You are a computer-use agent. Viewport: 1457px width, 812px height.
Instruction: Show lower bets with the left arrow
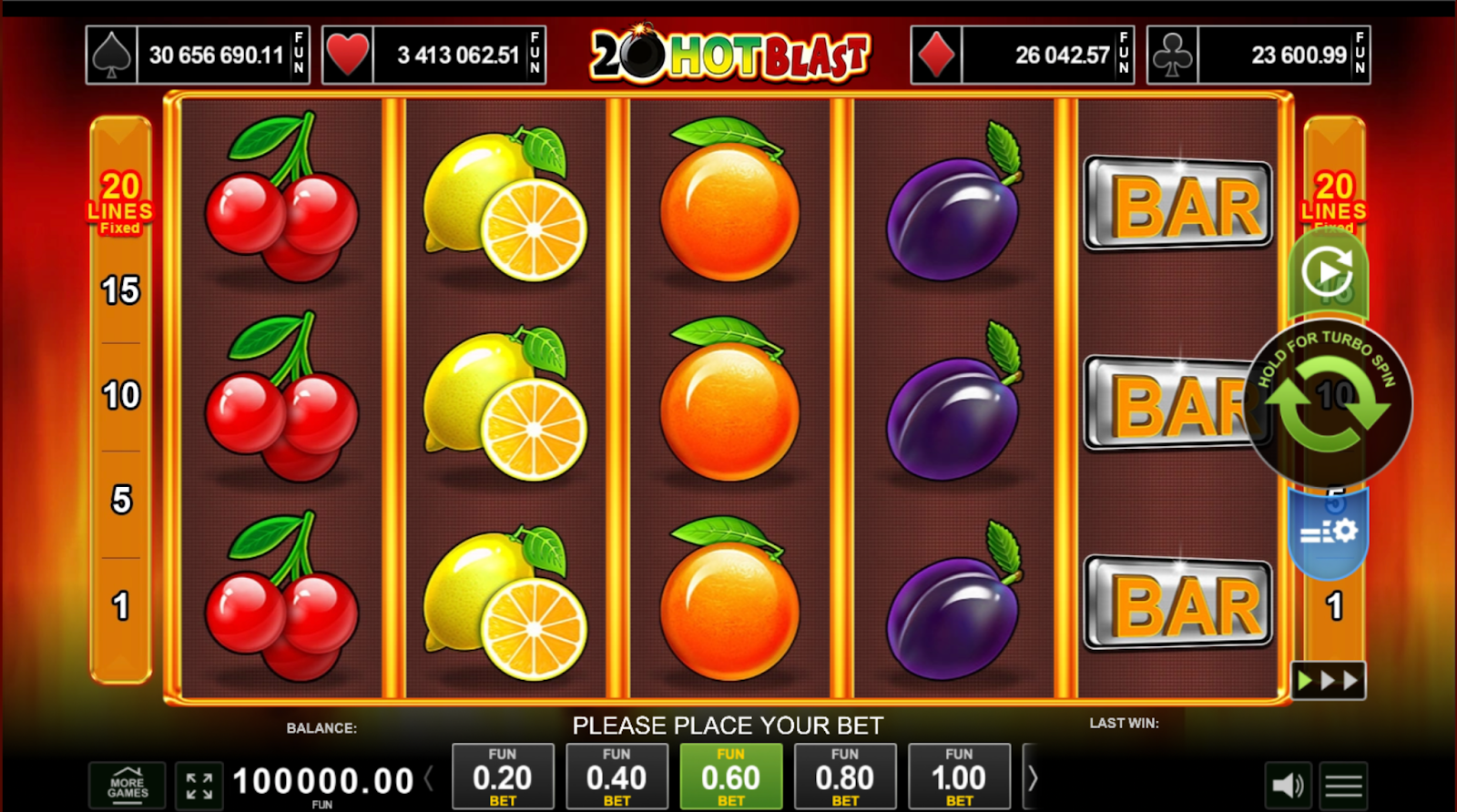428,778
